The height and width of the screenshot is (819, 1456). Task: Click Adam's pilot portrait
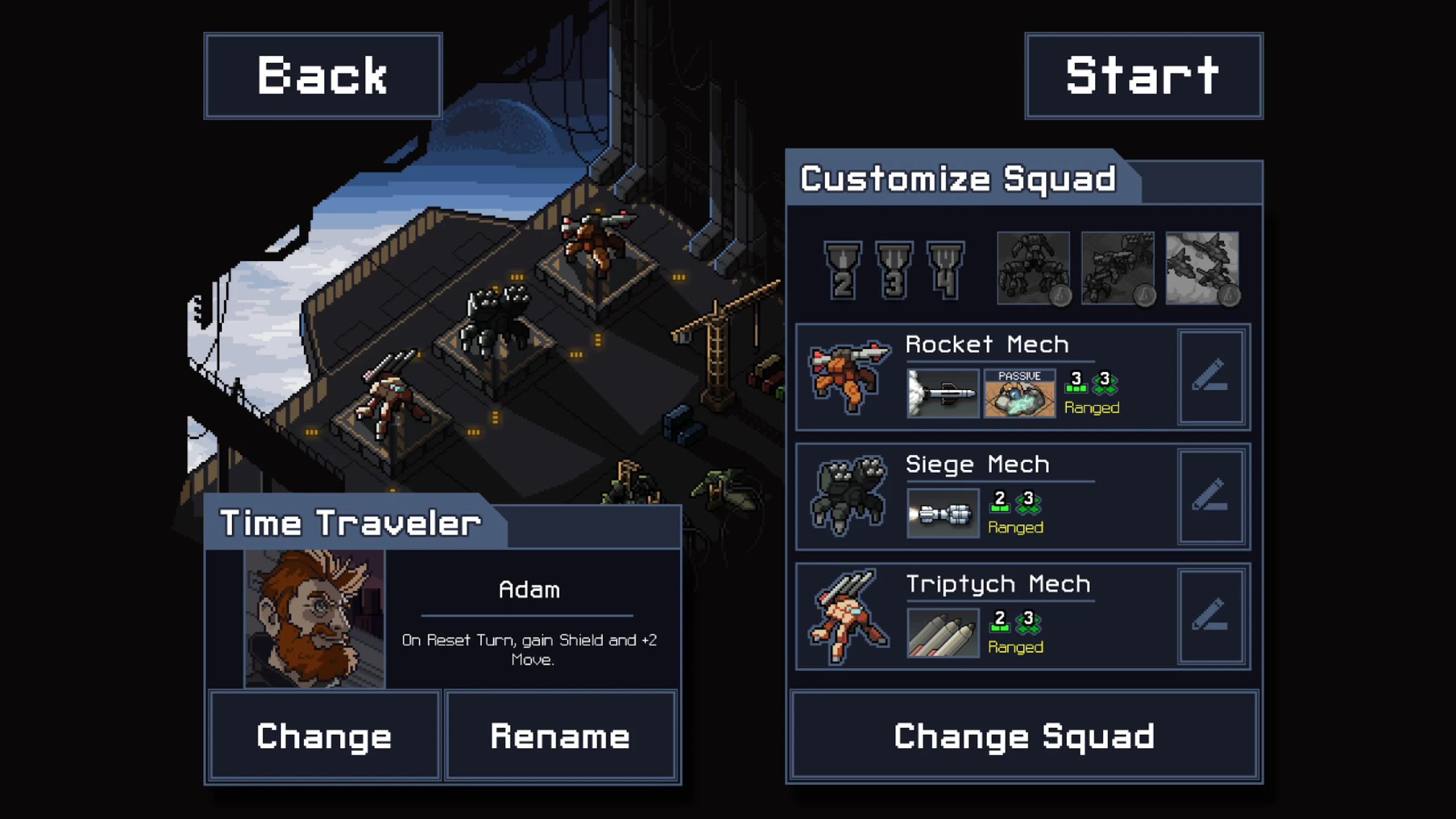pyautogui.click(x=315, y=619)
